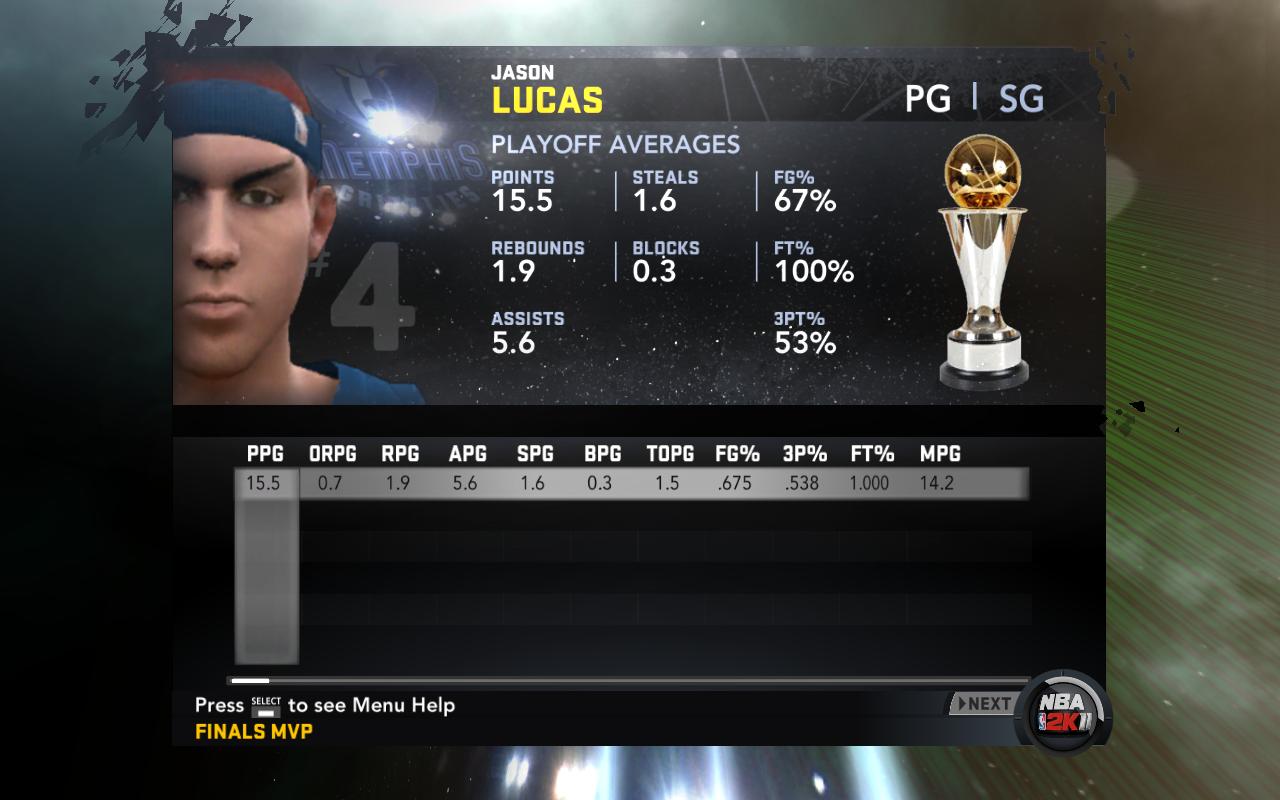Click the MPG column header

click(940, 454)
